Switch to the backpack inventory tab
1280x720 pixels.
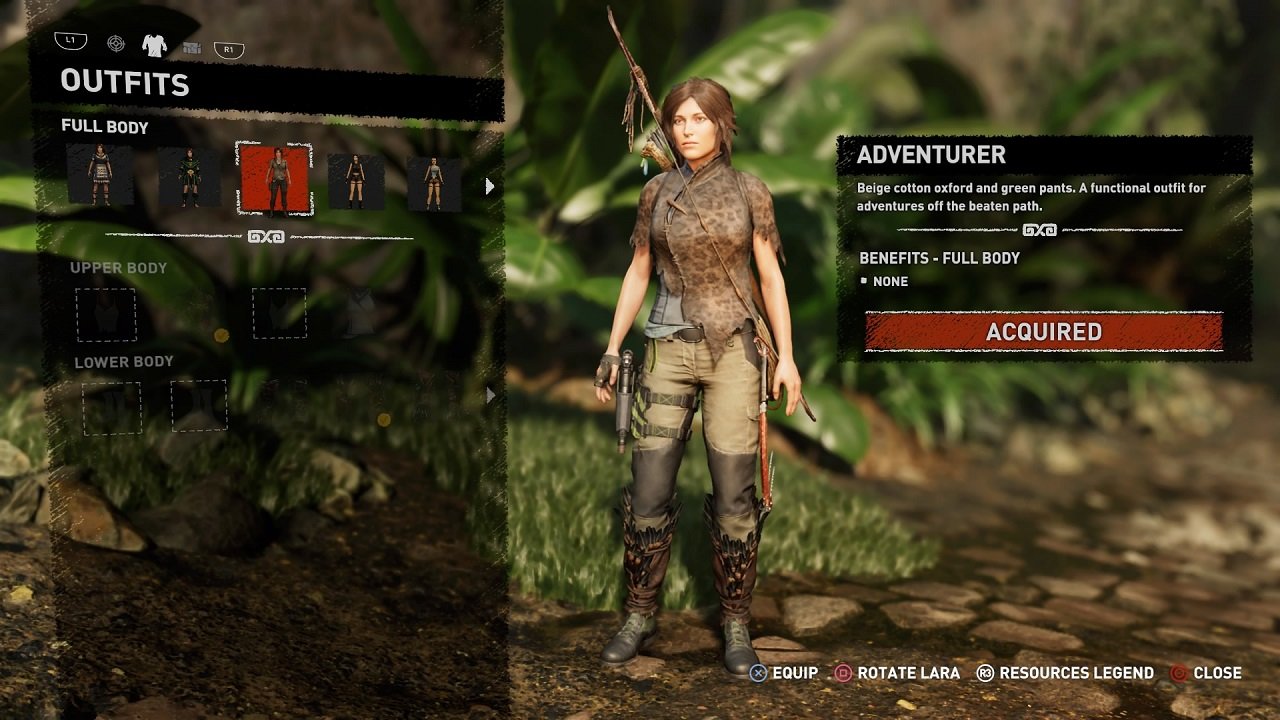point(192,47)
